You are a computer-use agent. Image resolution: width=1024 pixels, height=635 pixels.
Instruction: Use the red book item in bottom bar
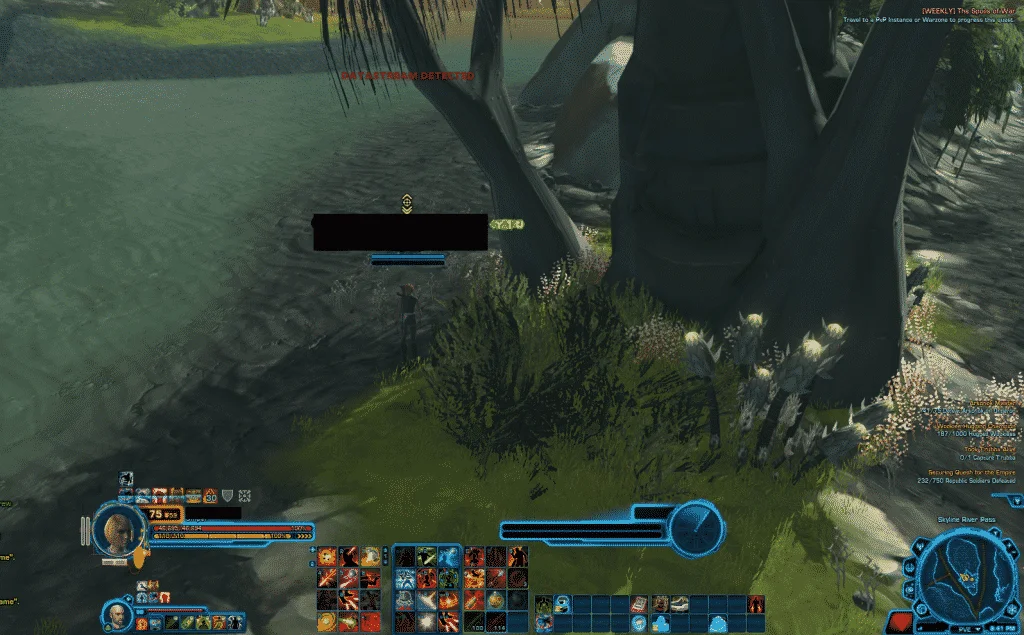(638, 604)
